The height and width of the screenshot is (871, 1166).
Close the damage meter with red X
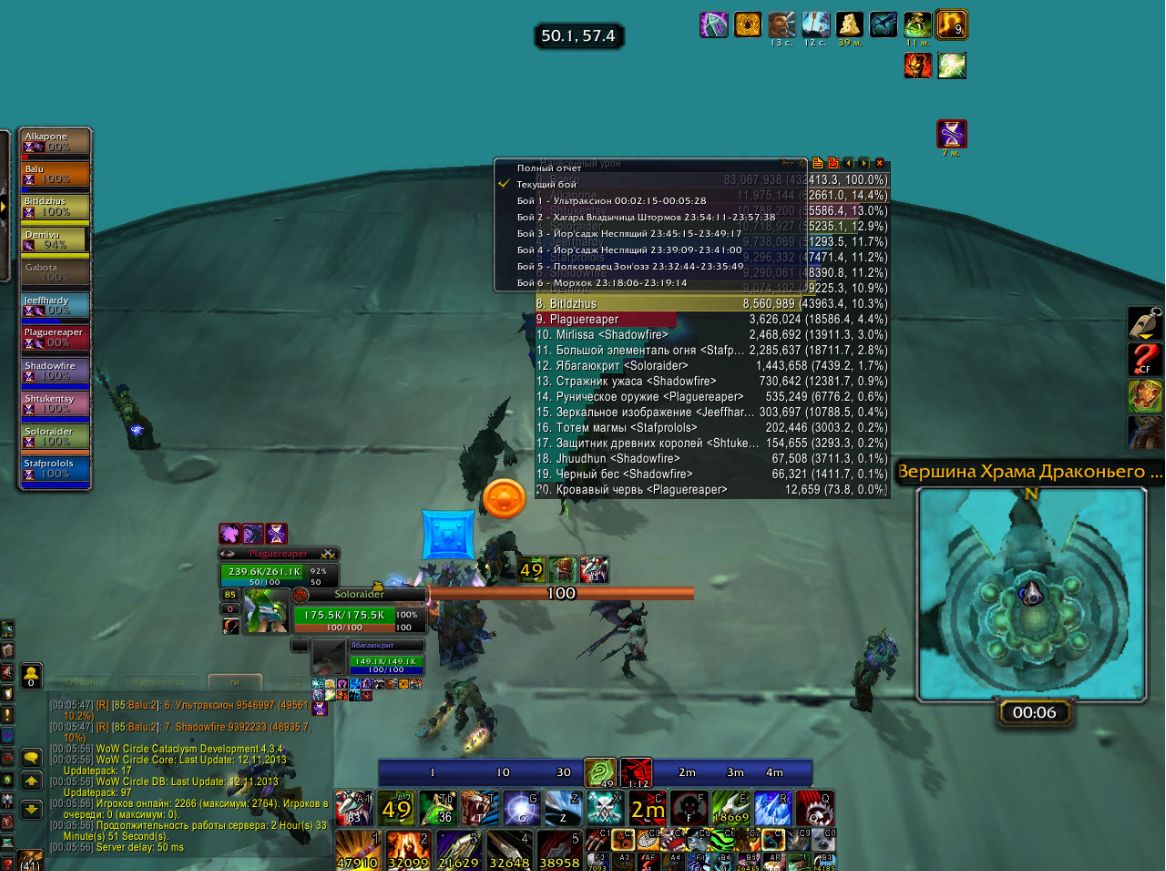[x=880, y=163]
